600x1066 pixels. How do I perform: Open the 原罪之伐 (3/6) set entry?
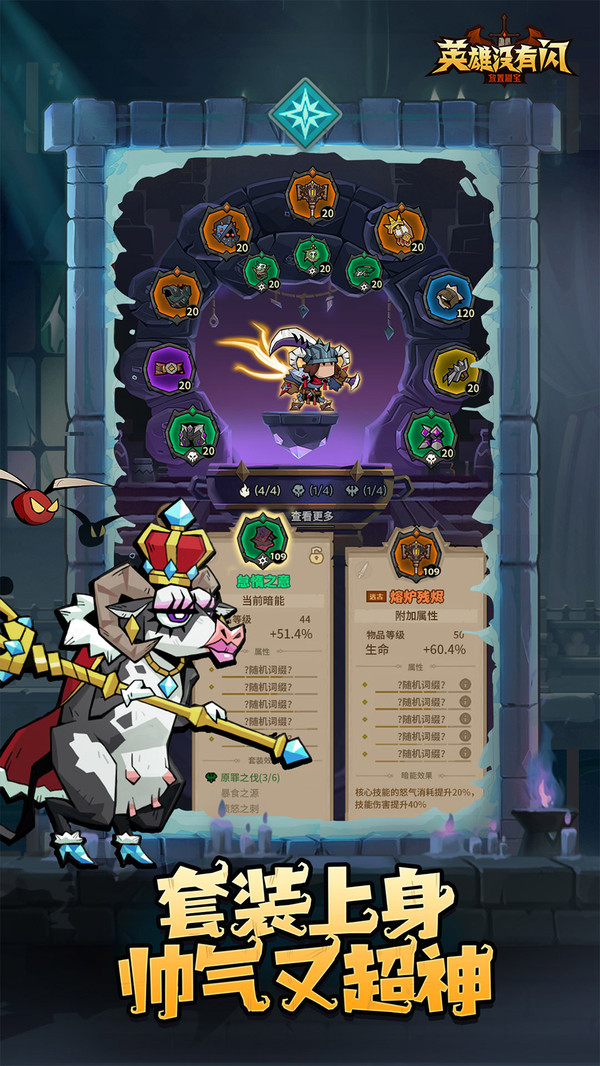[x=246, y=775]
